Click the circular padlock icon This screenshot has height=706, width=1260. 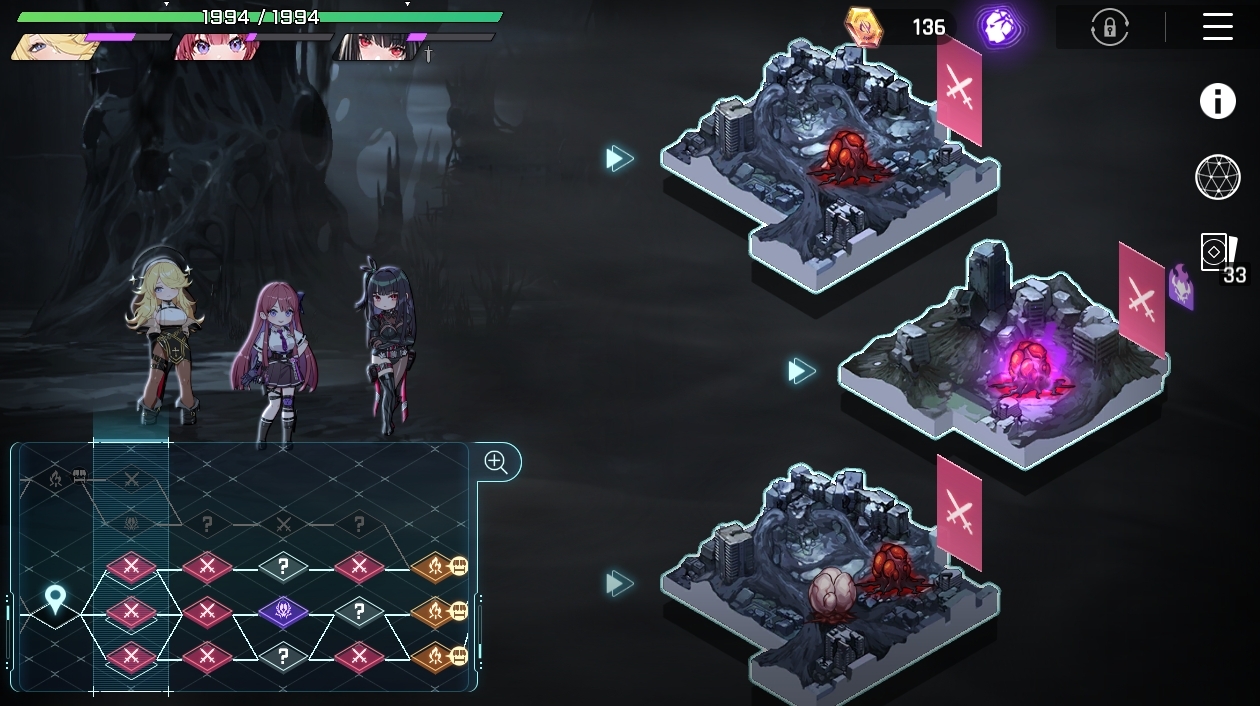point(1110,28)
